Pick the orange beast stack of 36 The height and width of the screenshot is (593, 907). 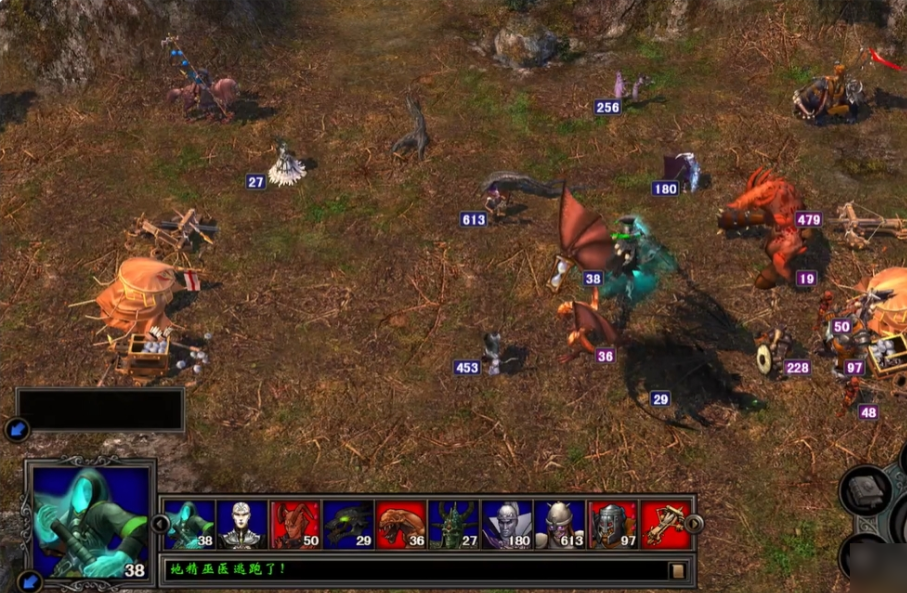tap(401, 525)
